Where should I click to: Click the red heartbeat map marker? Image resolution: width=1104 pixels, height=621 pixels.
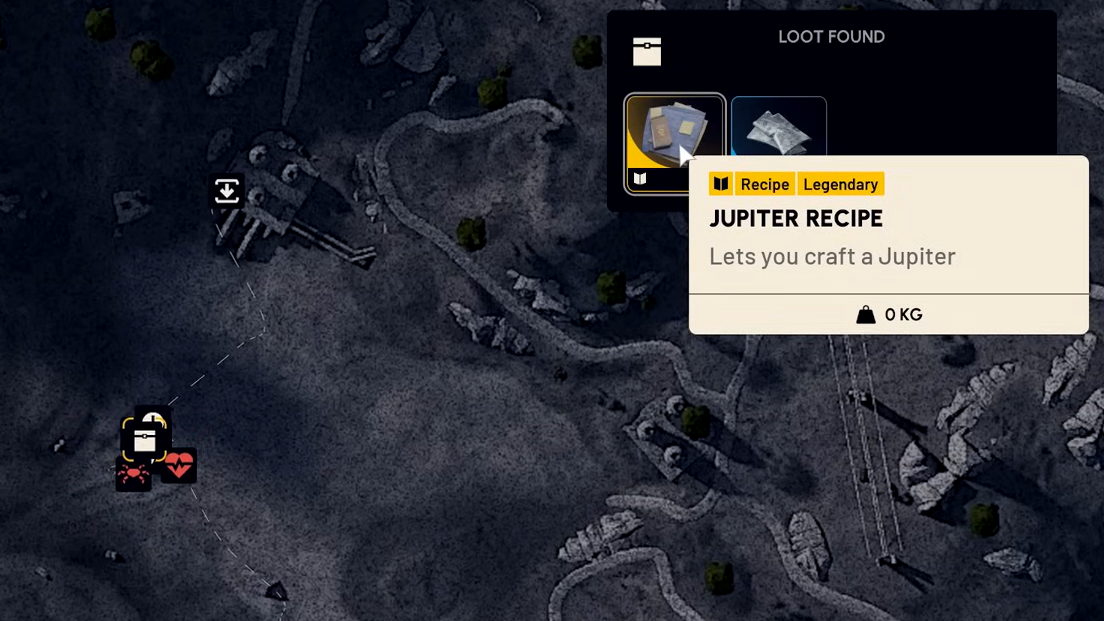(x=179, y=465)
